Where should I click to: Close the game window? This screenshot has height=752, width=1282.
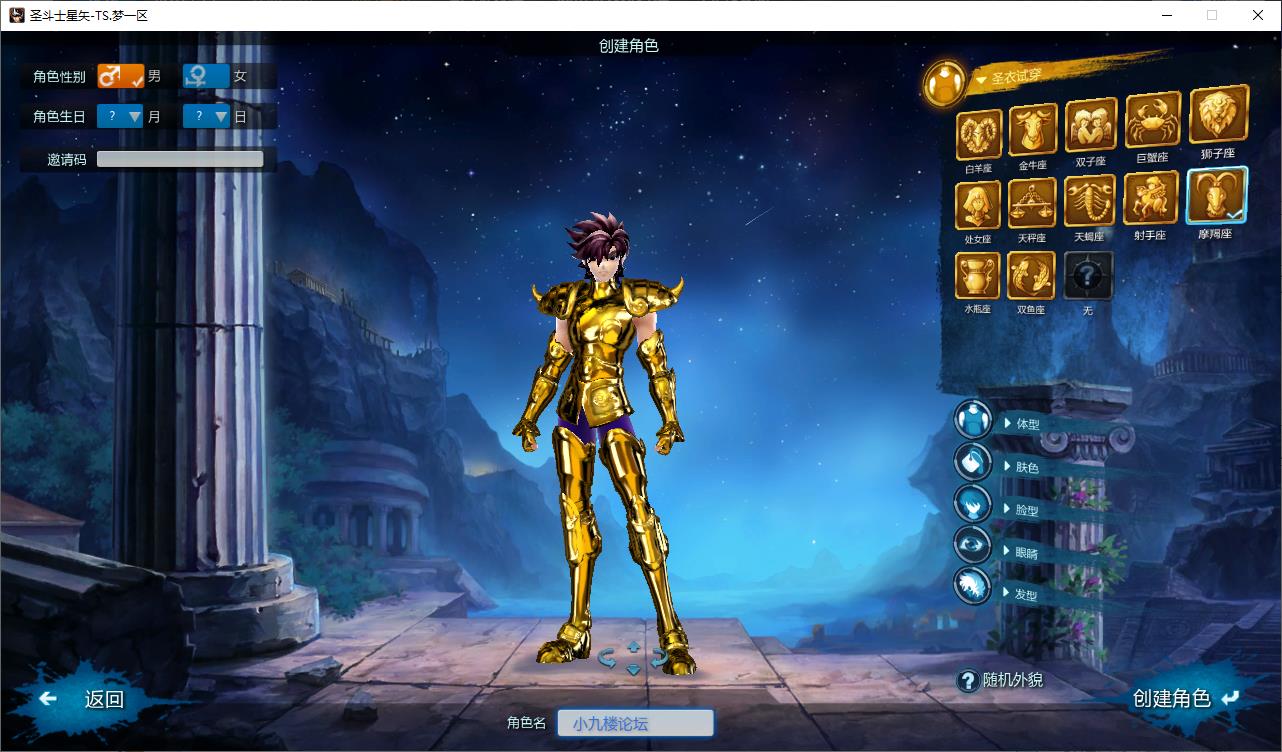pos(1258,15)
